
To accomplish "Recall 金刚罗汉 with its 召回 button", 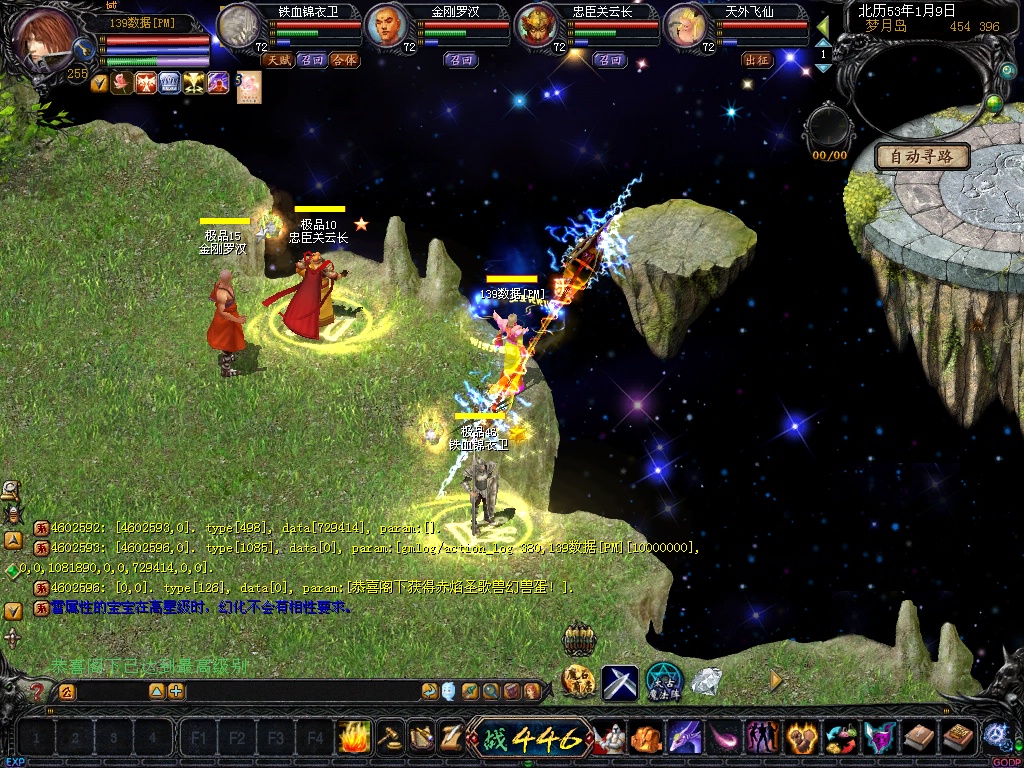I will coord(461,60).
